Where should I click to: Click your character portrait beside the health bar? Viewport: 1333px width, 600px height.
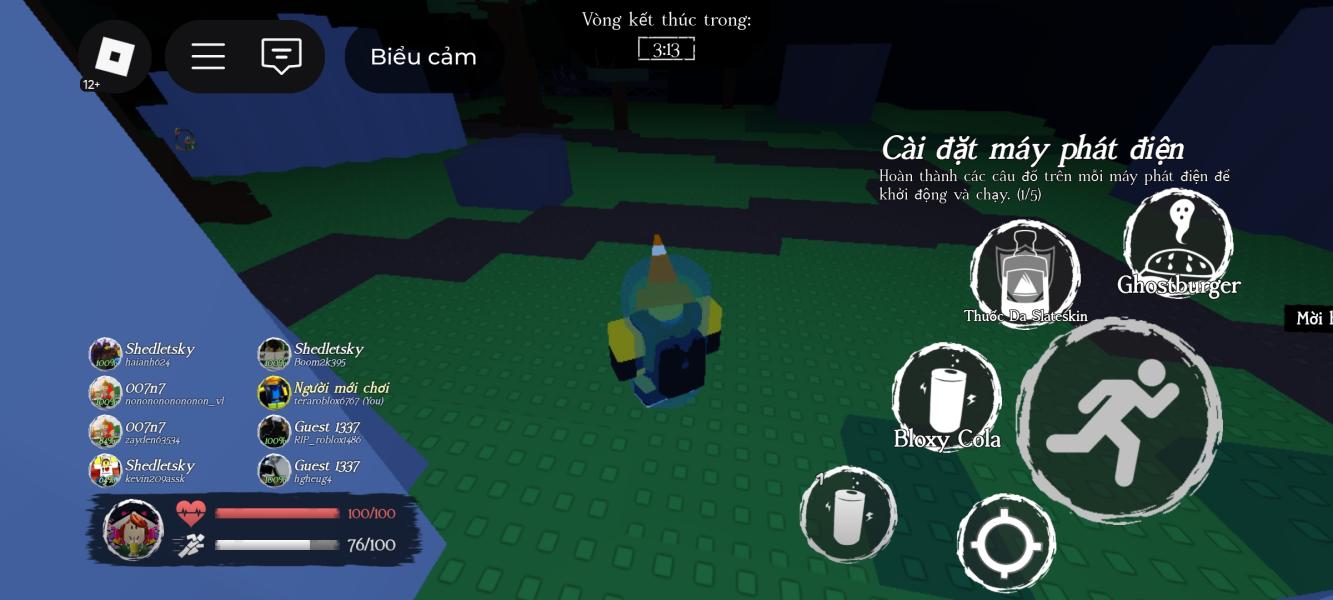pyautogui.click(x=134, y=529)
